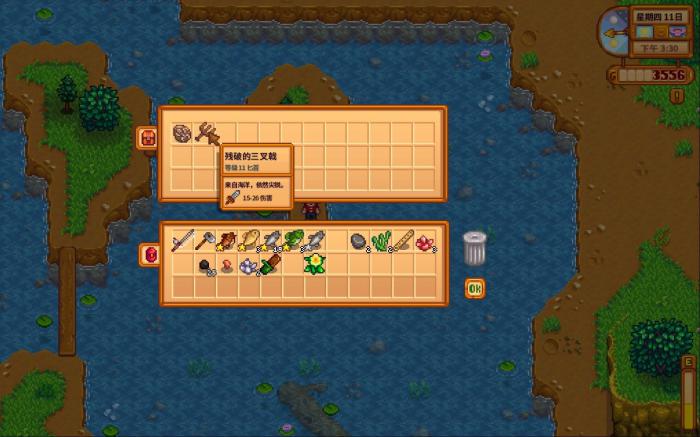Click the trash can icon
Screen dimensions: 700x437
(474, 248)
